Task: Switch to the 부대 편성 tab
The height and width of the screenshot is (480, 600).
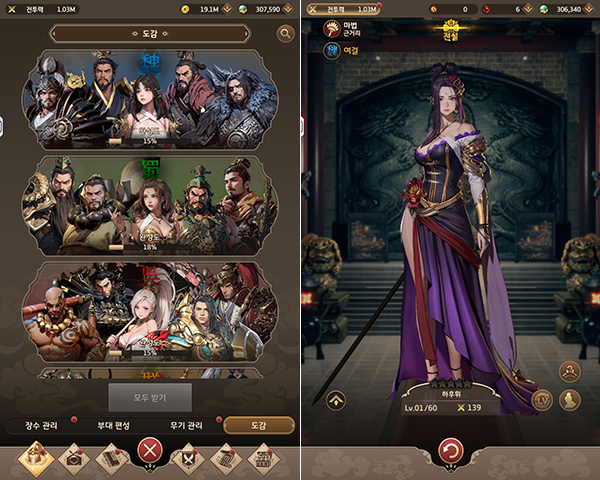Action: (x=115, y=426)
